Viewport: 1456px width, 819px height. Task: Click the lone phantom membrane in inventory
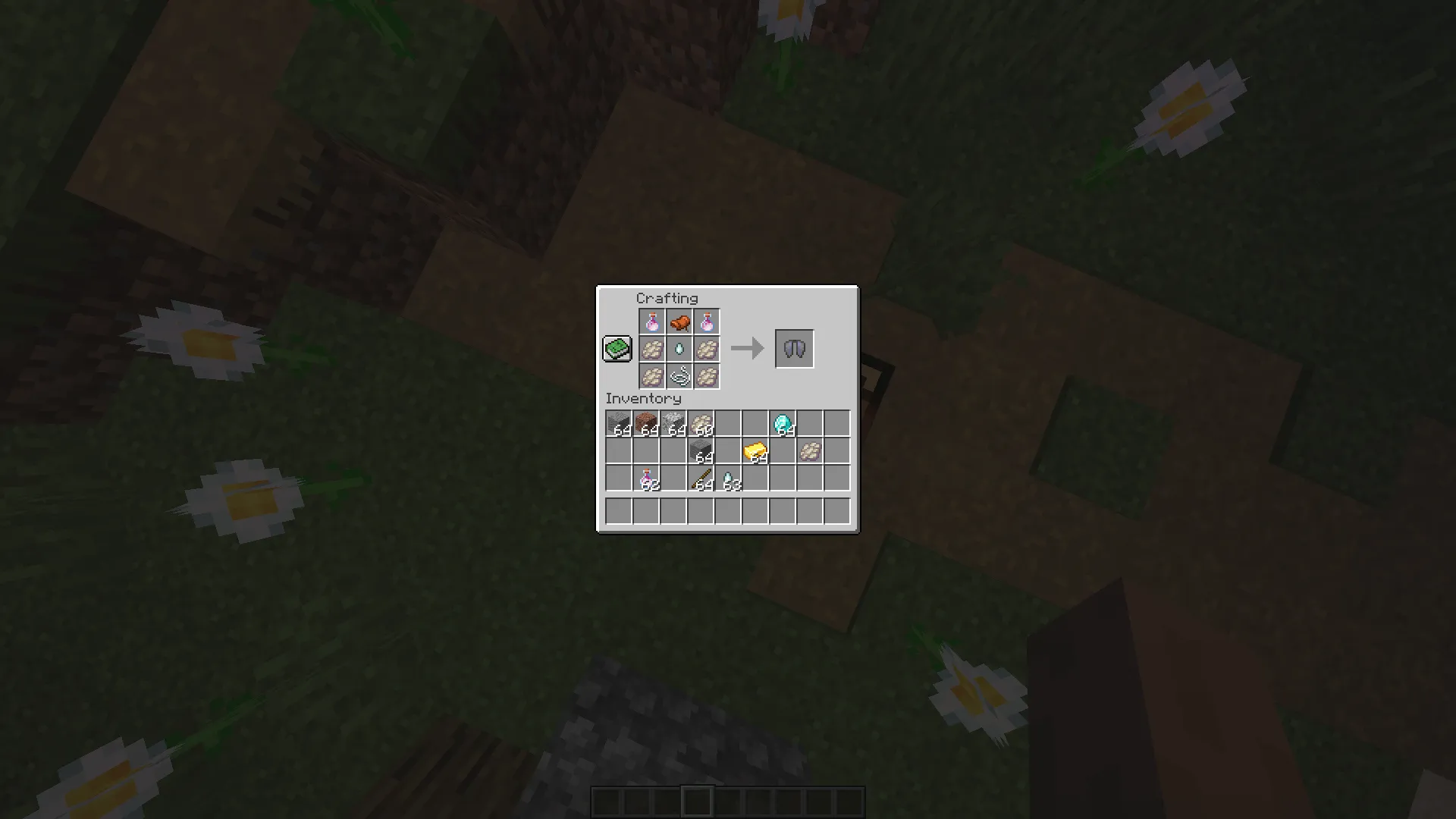pyautogui.click(x=808, y=450)
